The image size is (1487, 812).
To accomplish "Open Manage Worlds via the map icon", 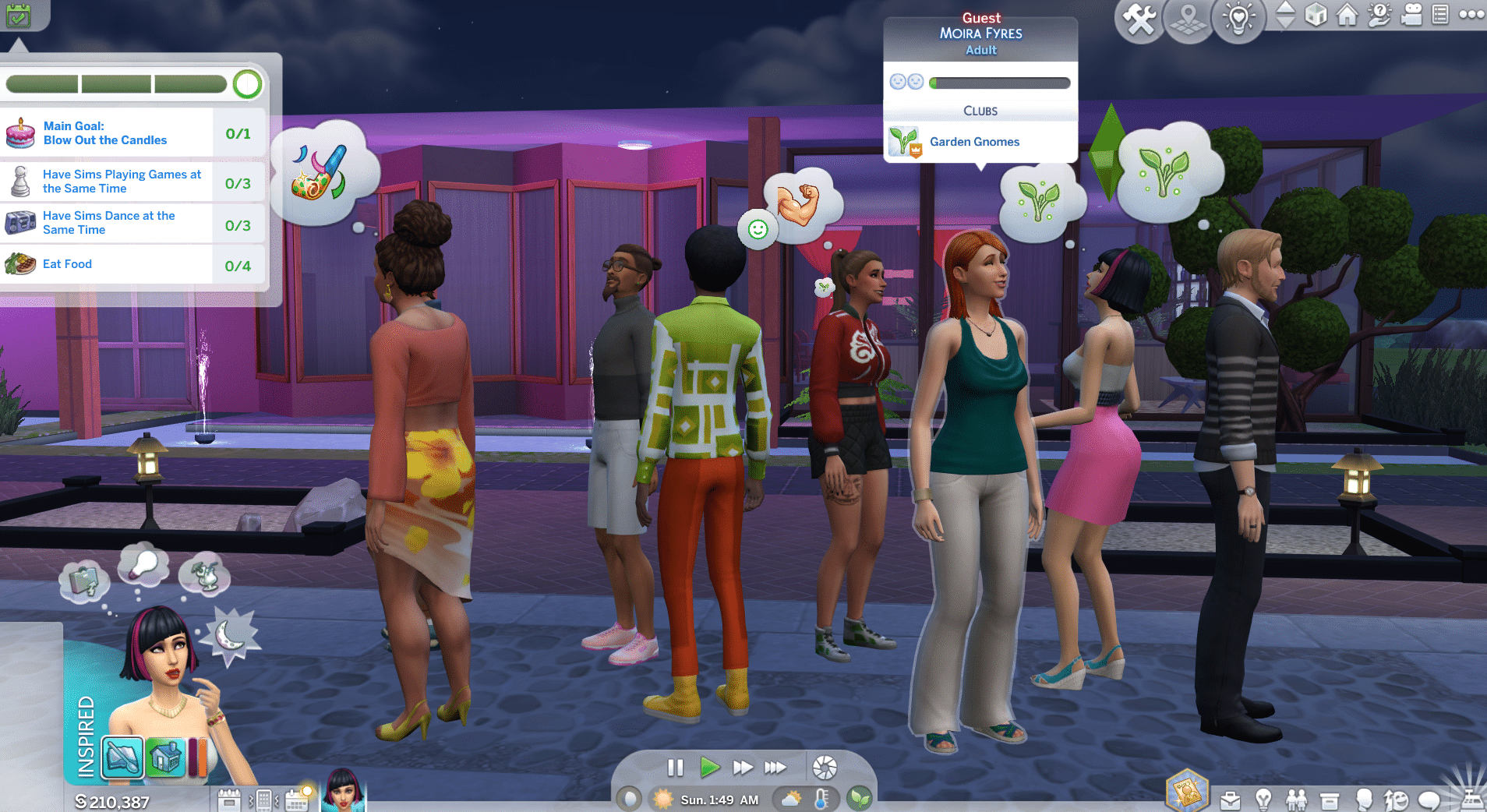I will [1188, 19].
